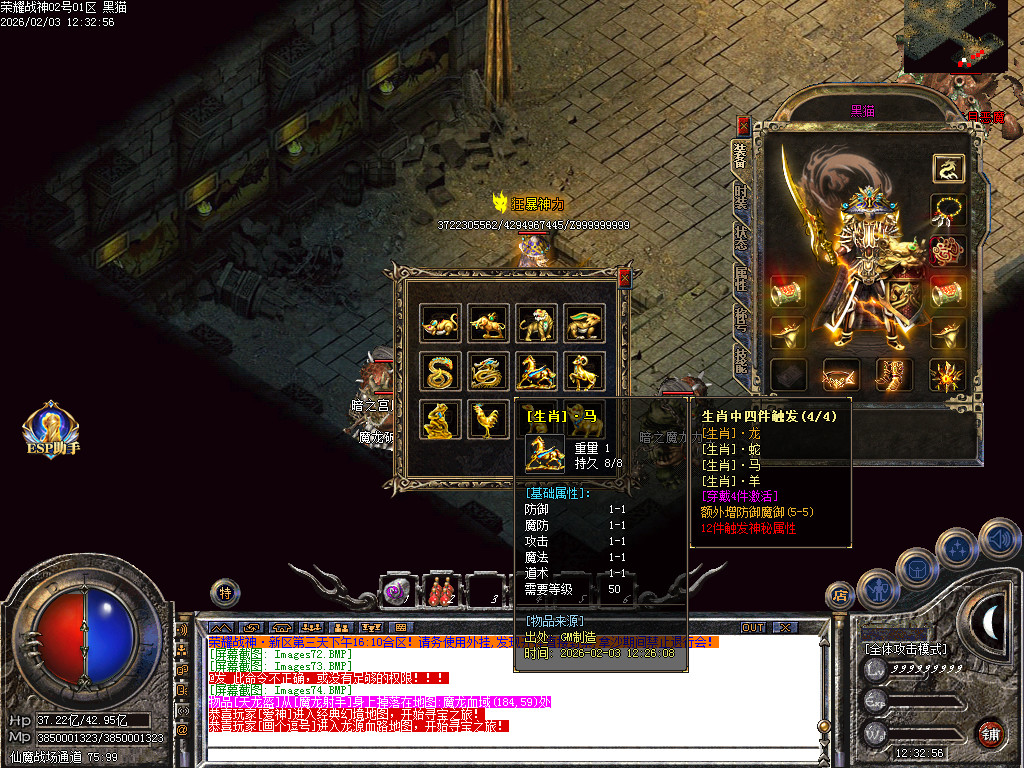This screenshot has height=768, width=1024.
Task: Click the OUT button above chat
Action: [x=753, y=627]
